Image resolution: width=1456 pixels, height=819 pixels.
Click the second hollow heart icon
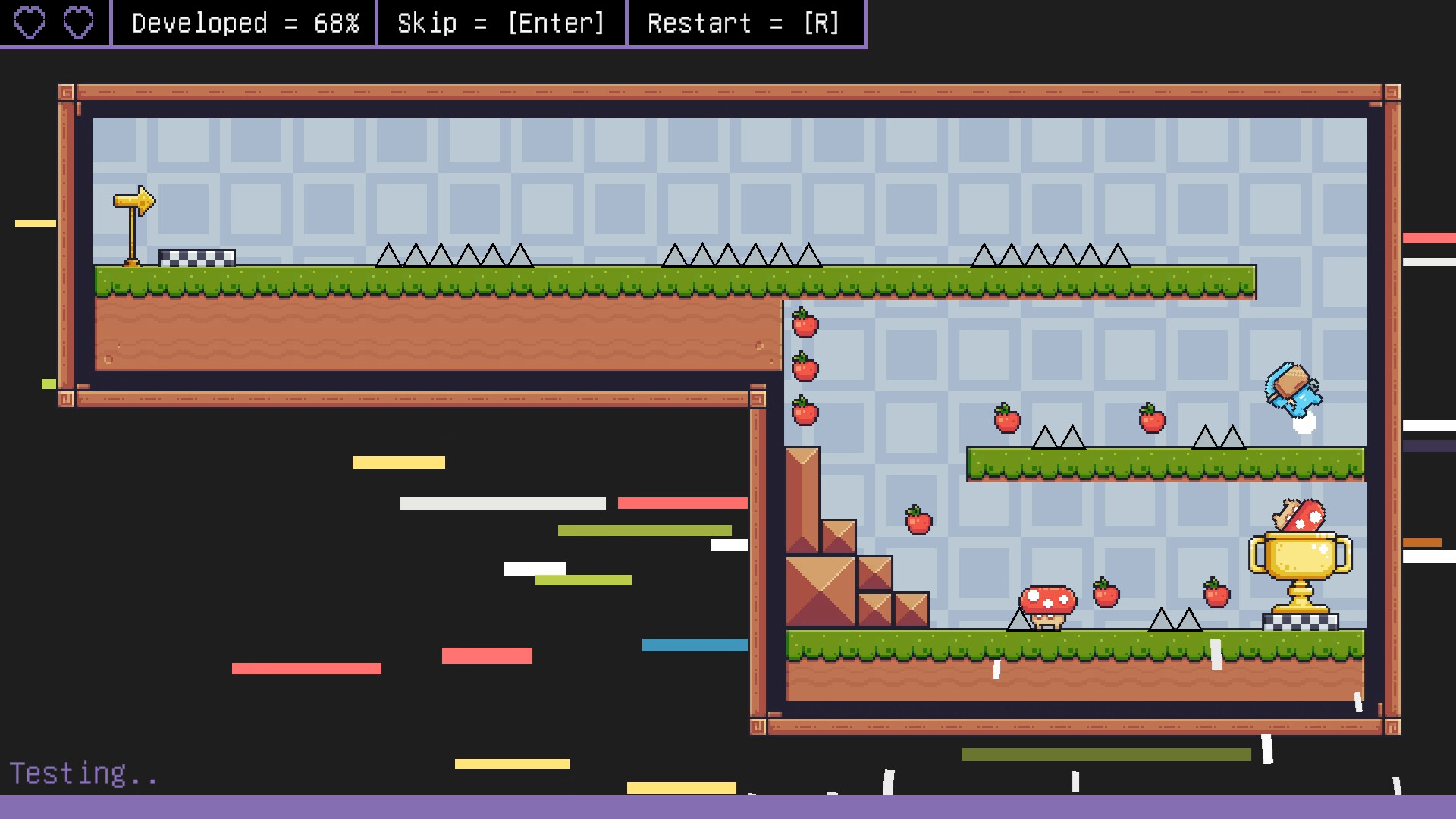pyautogui.click(x=77, y=21)
